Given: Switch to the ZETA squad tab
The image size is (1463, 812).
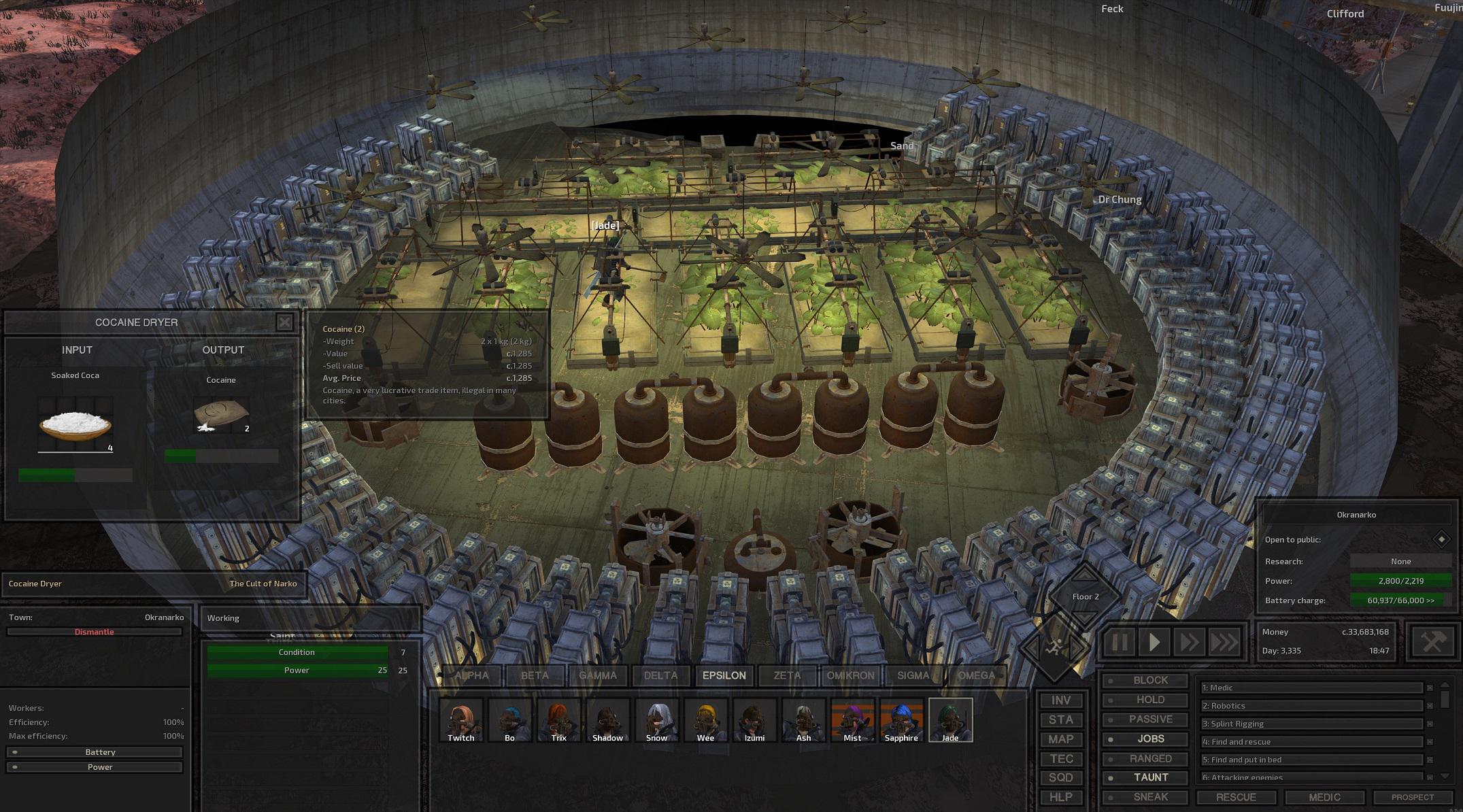Looking at the screenshot, I should pos(787,675).
